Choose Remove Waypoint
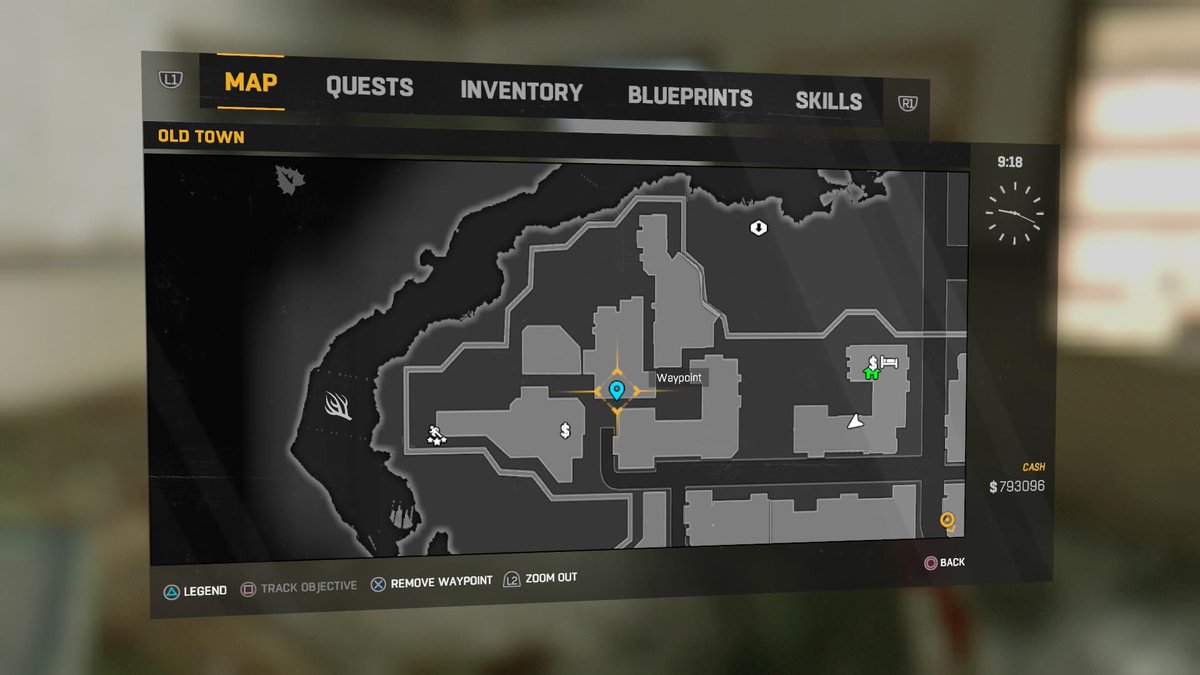The width and height of the screenshot is (1200, 675). [x=432, y=582]
